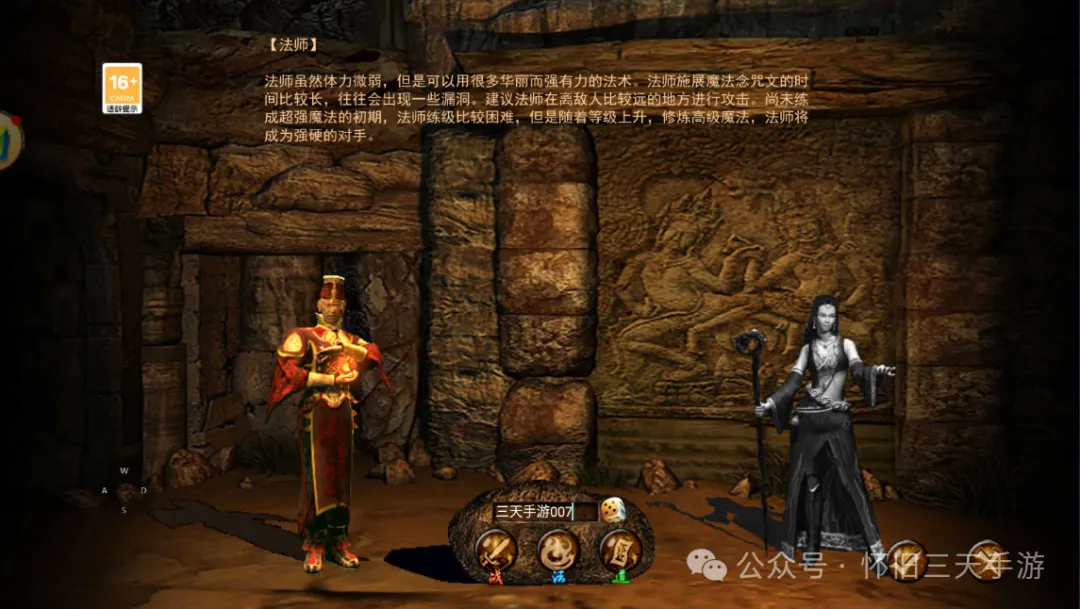Choose the mage class icon labeled 法
Viewport: 1080px width, 609px height.
tap(558, 550)
